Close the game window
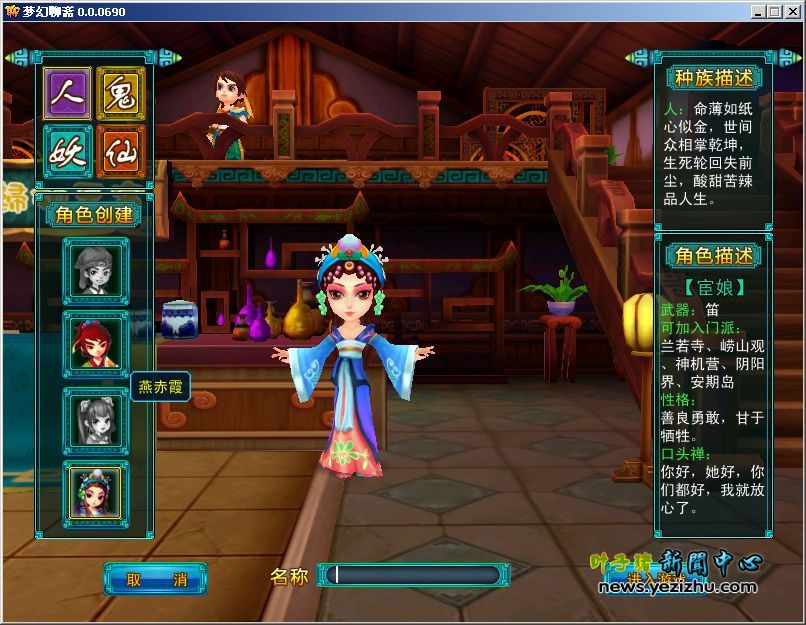Screen dimensions: 806x625 coord(789,11)
